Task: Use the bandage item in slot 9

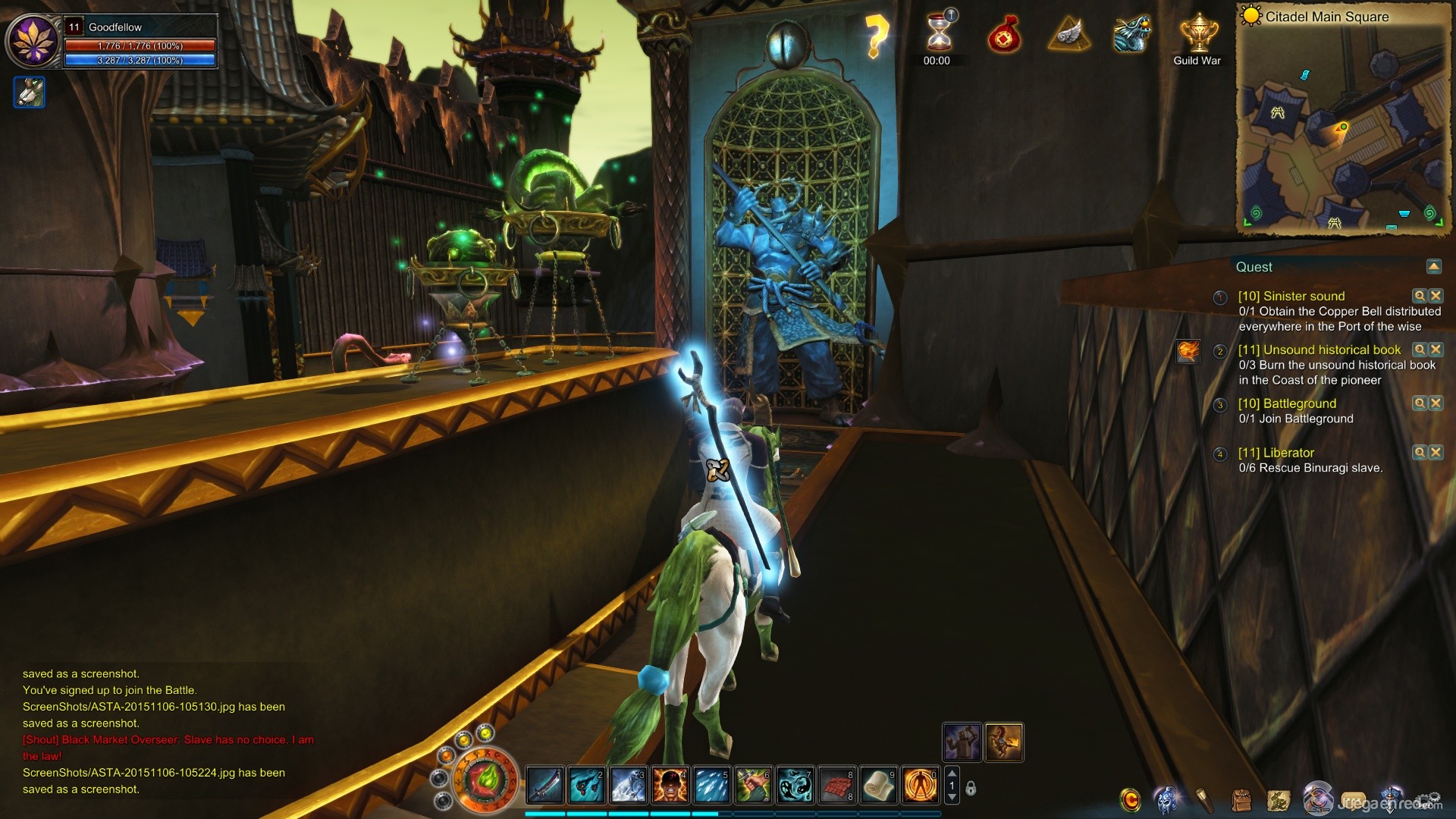Action: coord(878,785)
